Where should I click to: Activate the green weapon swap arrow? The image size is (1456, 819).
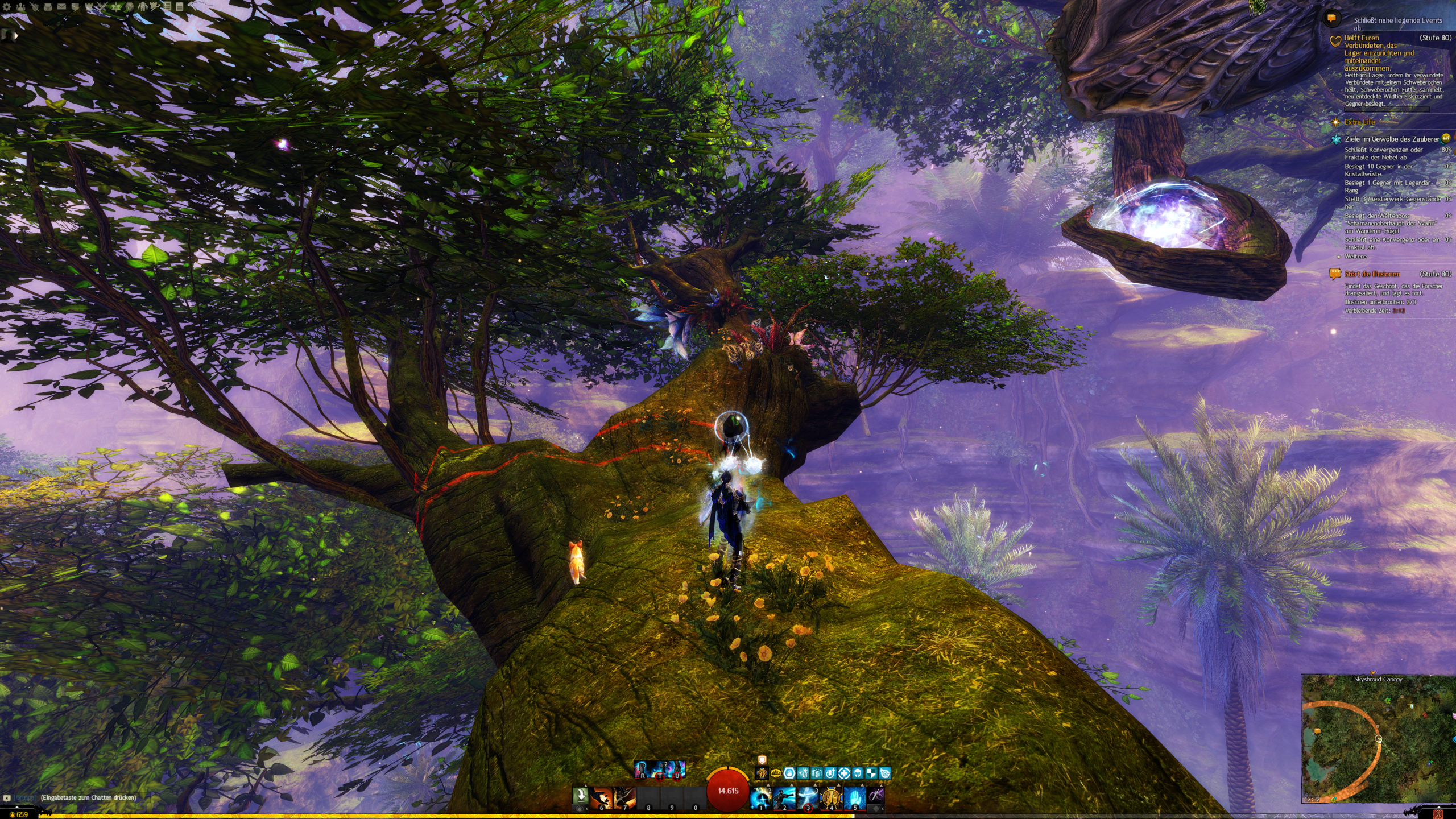point(580,796)
